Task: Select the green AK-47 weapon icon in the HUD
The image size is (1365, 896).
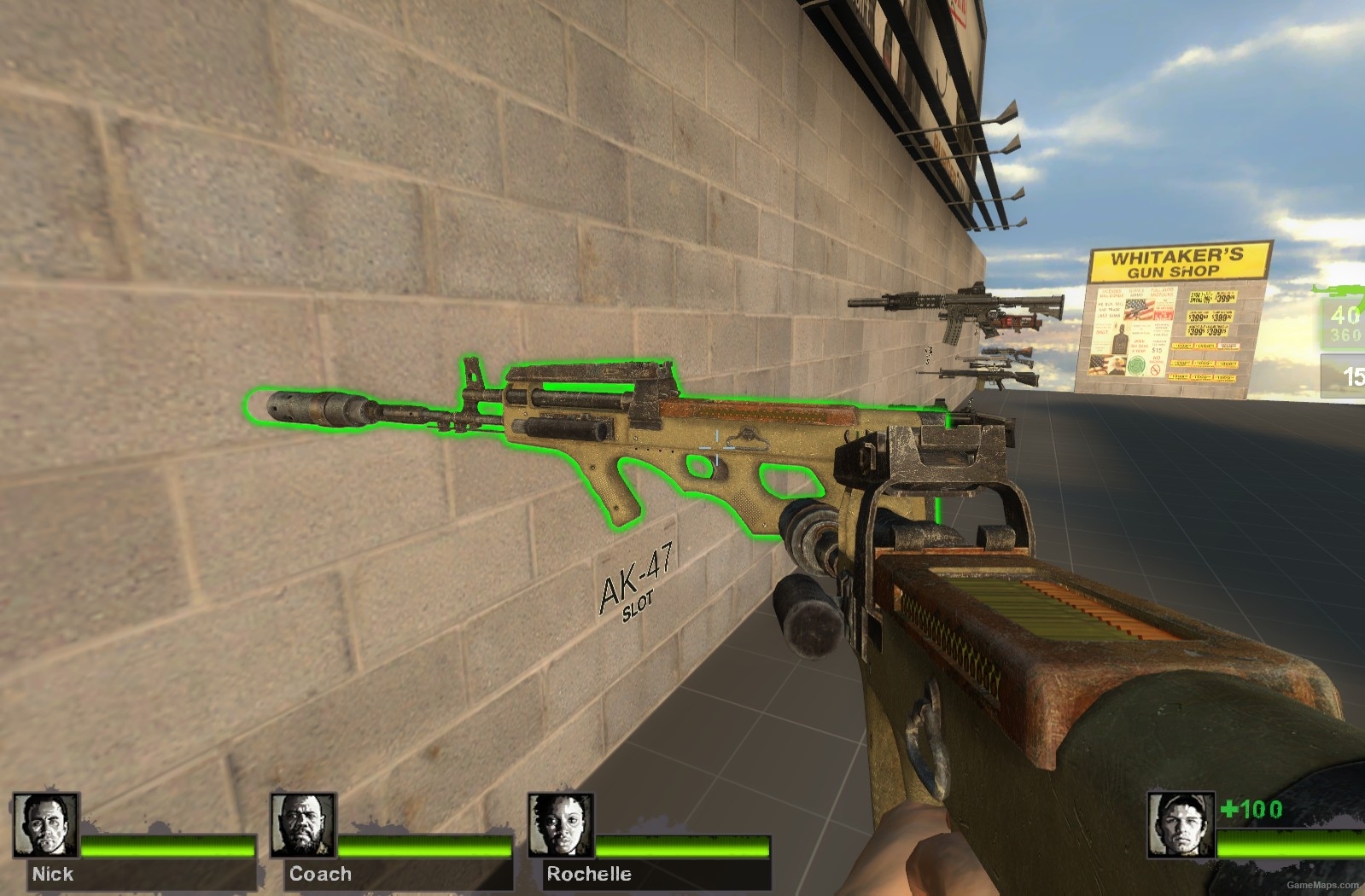Action: (x=1340, y=288)
